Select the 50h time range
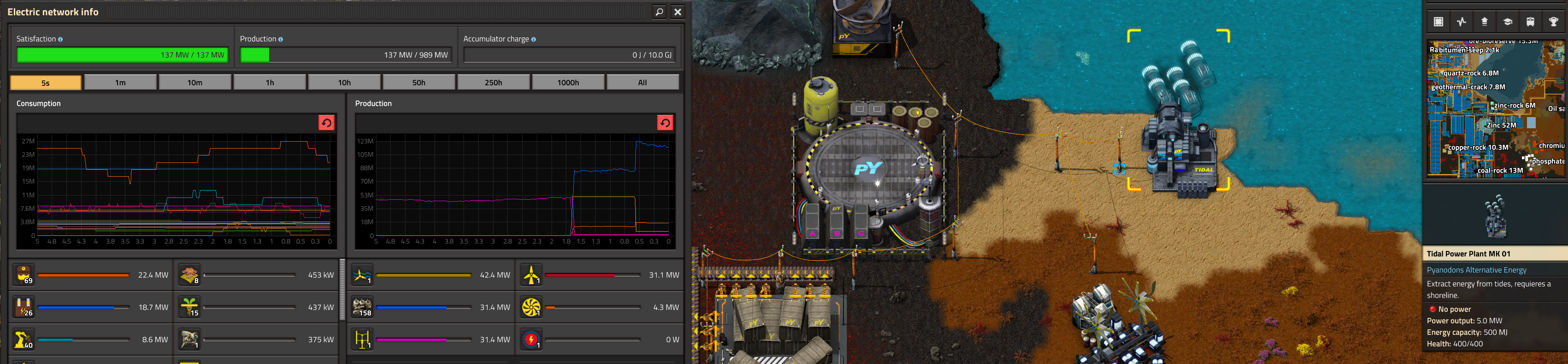 (x=419, y=82)
